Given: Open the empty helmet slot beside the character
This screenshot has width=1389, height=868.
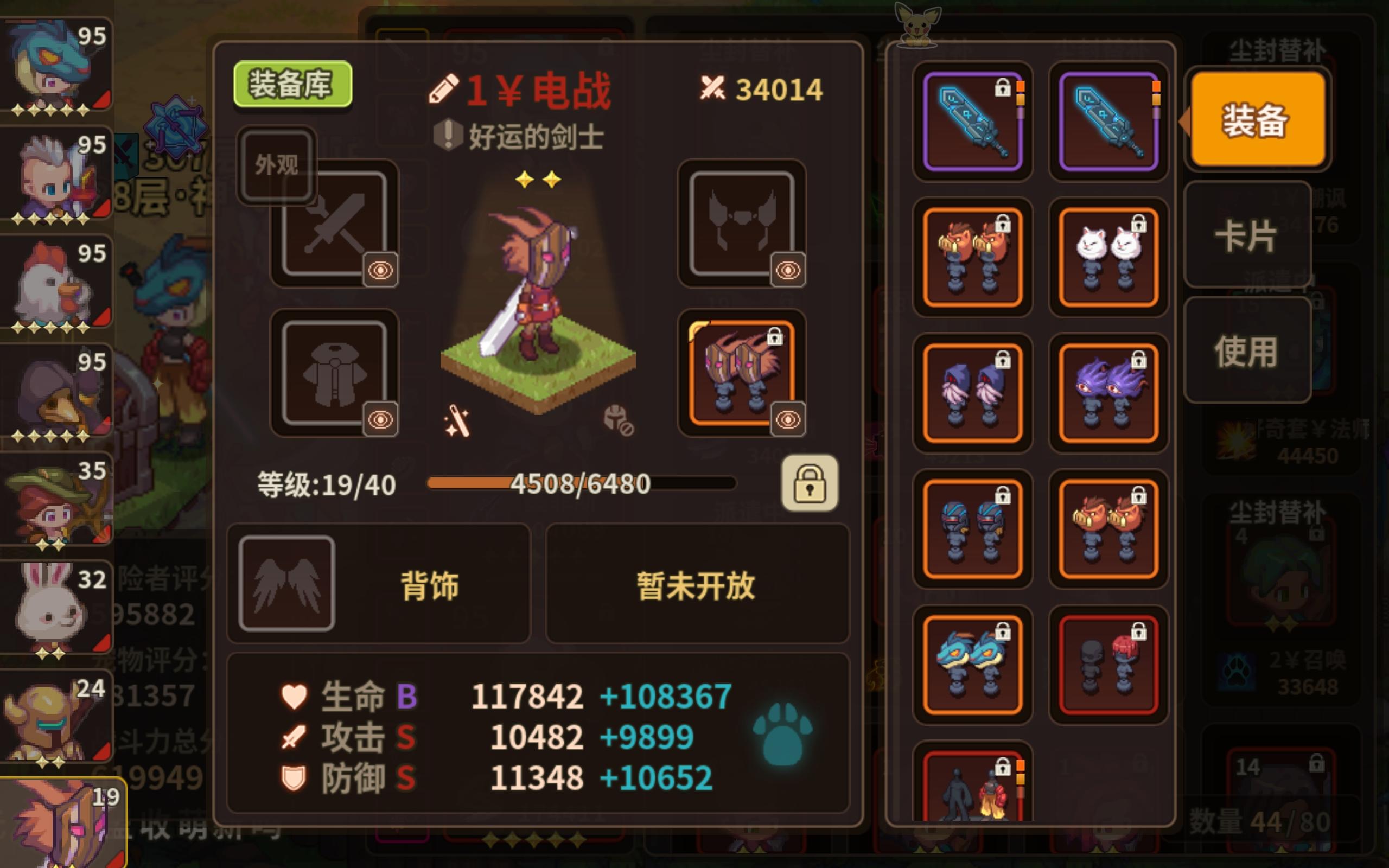Looking at the screenshot, I should click(742, 221).
